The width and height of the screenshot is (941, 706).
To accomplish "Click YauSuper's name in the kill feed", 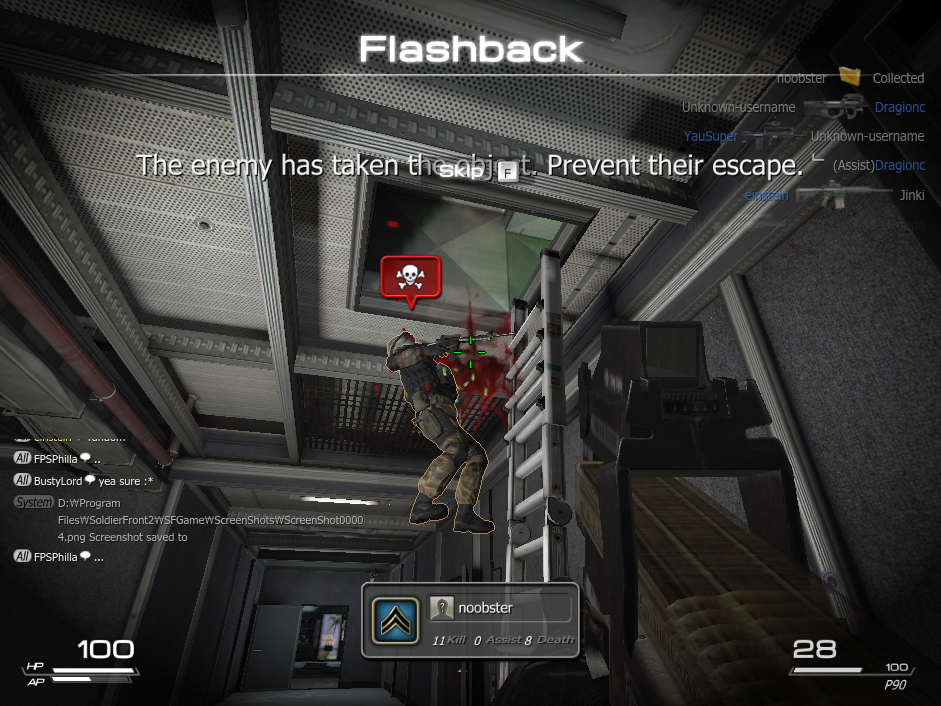I will pos(711,136).
